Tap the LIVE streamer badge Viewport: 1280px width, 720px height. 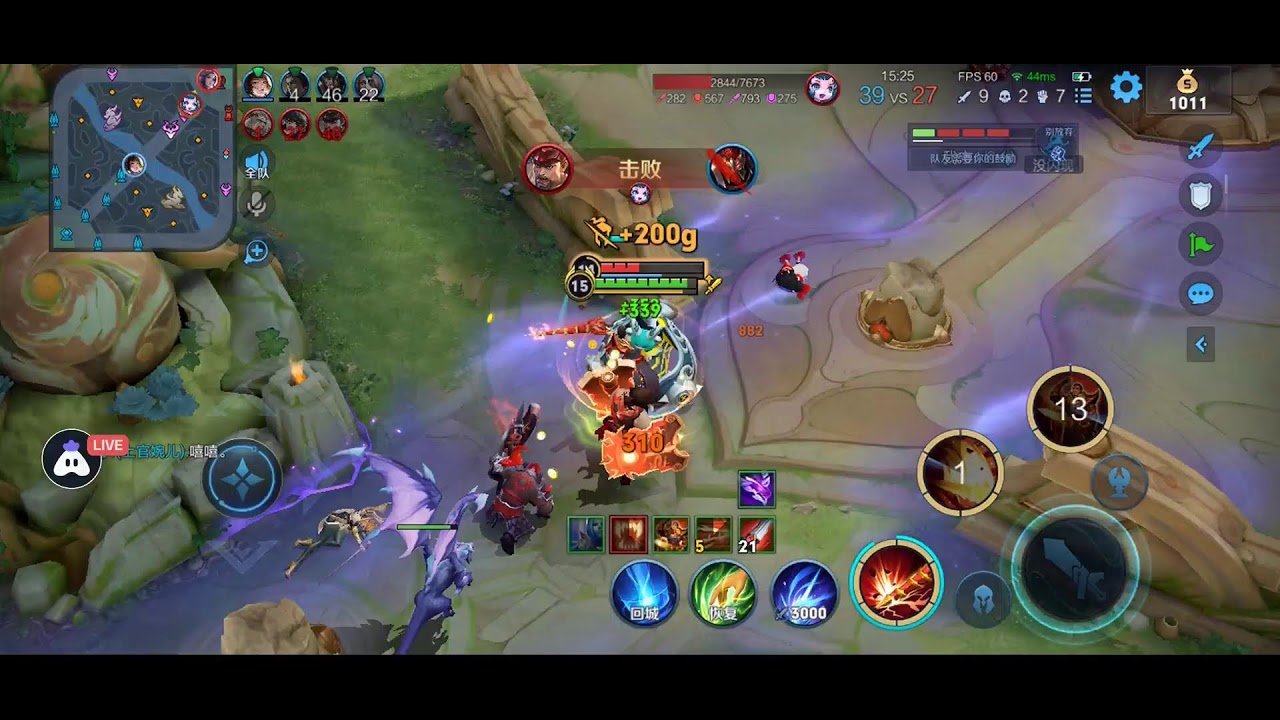point(107,445)
